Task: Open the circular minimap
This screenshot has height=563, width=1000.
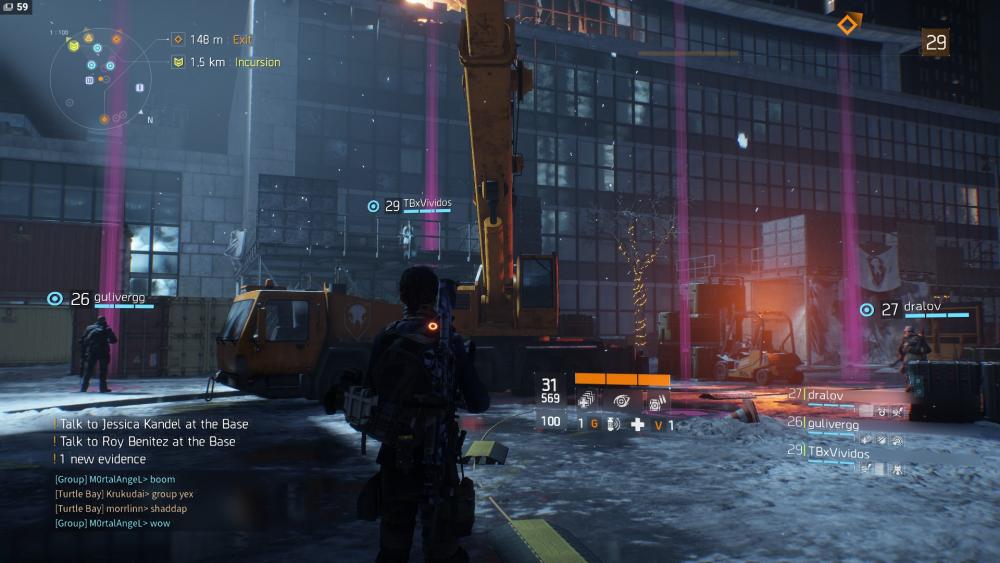Action: pos(102,77)
